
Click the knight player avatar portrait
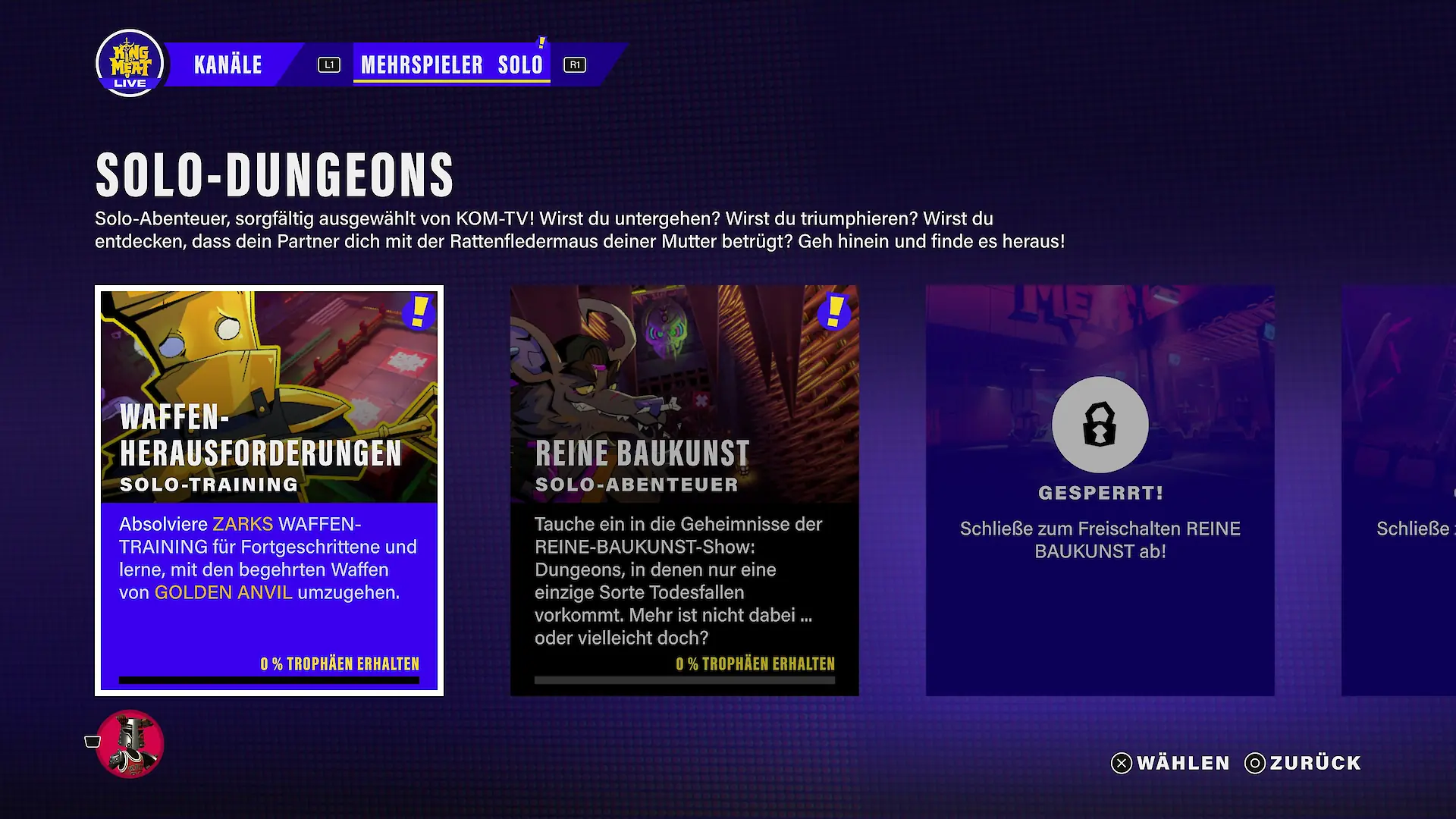tap(130, 744)
